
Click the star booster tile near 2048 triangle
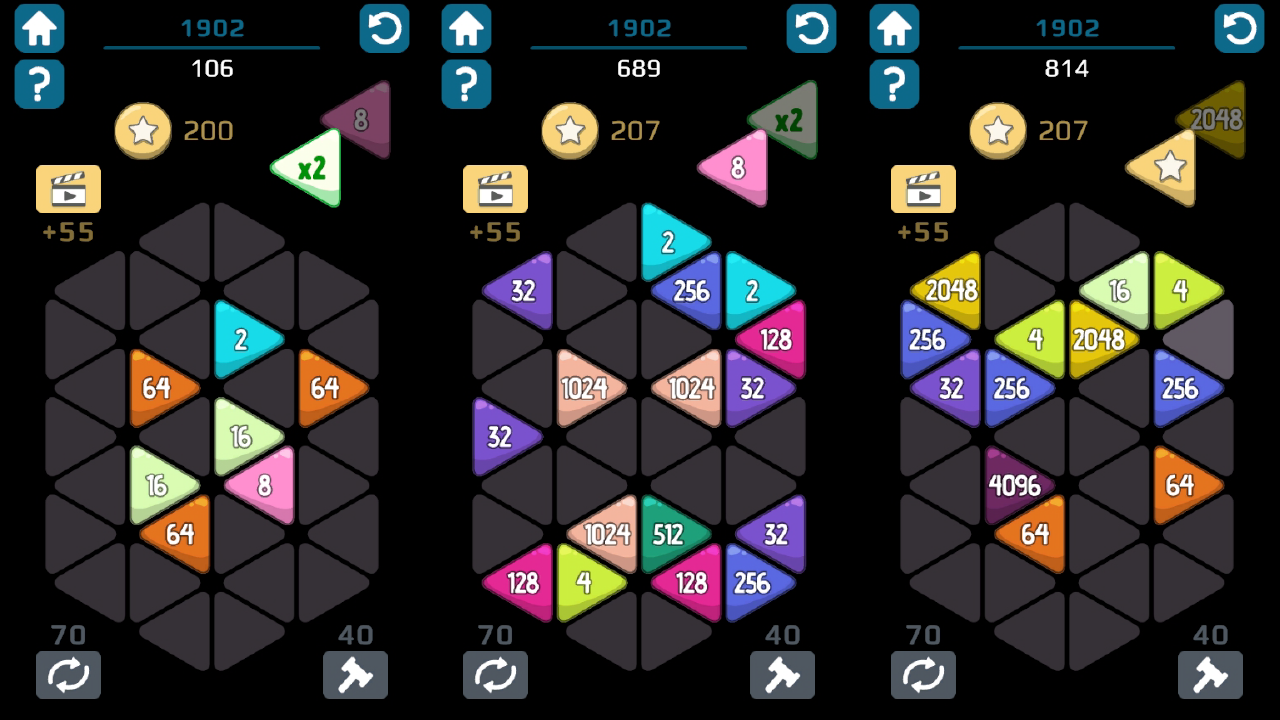(1166, 167)
